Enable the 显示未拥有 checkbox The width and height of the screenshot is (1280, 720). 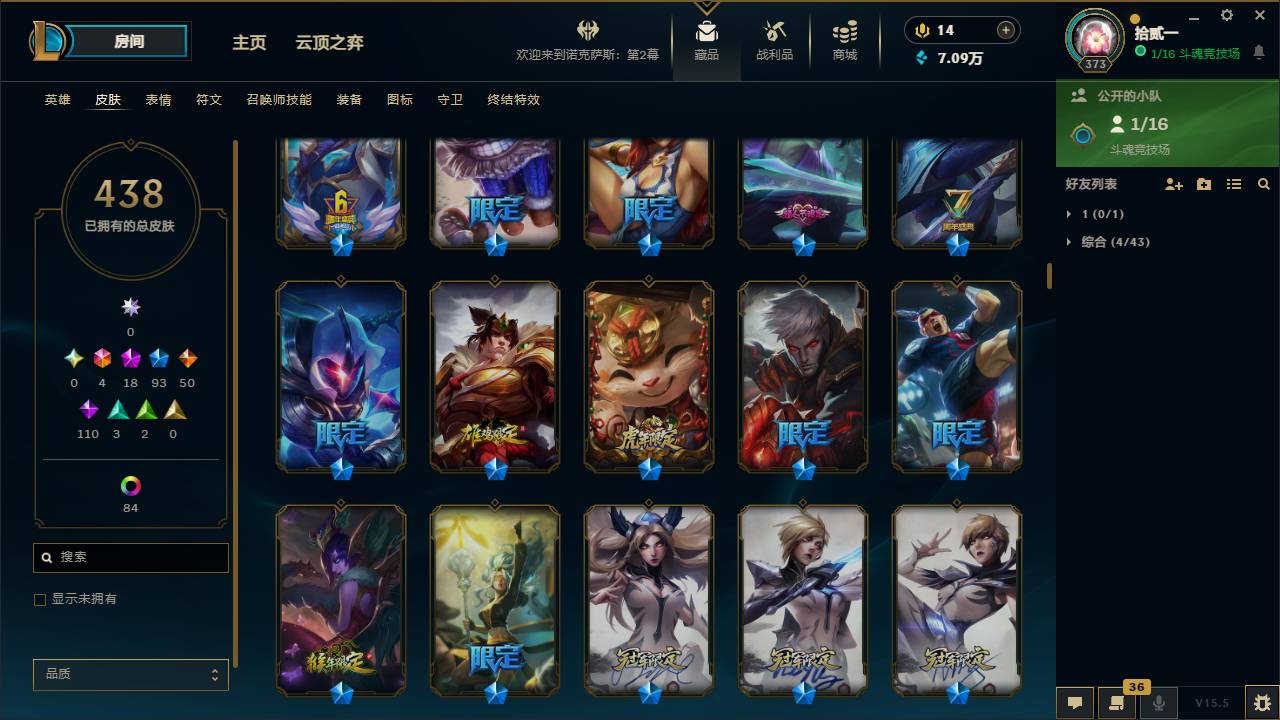[x=40, y=599]
